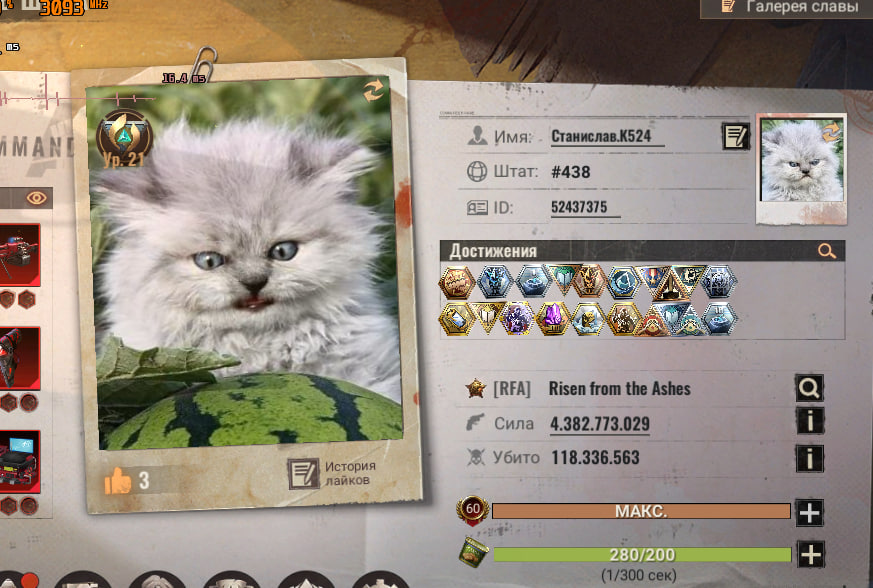
Task: View the Risen from the Ashes alliance
Action: click(x=809, y=388)
